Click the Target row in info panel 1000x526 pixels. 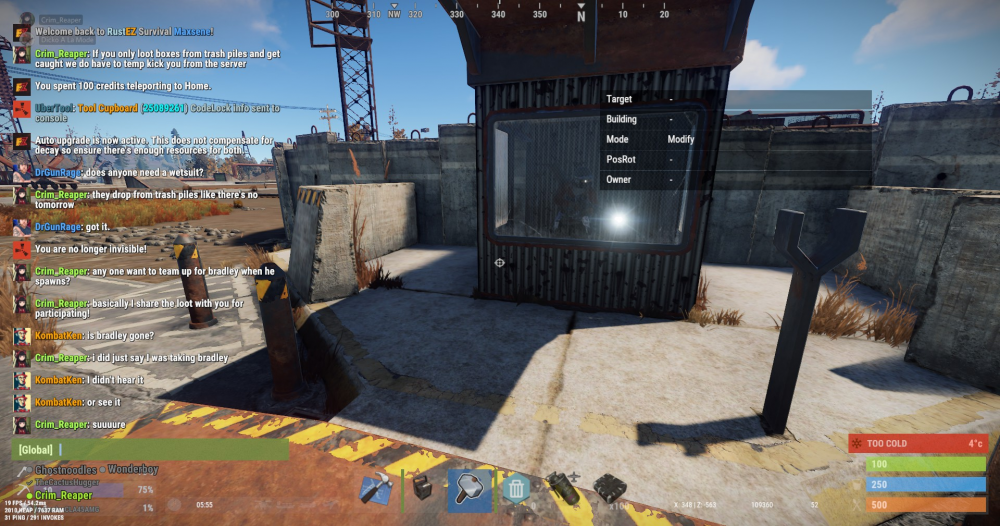click(x=650, y=99)
